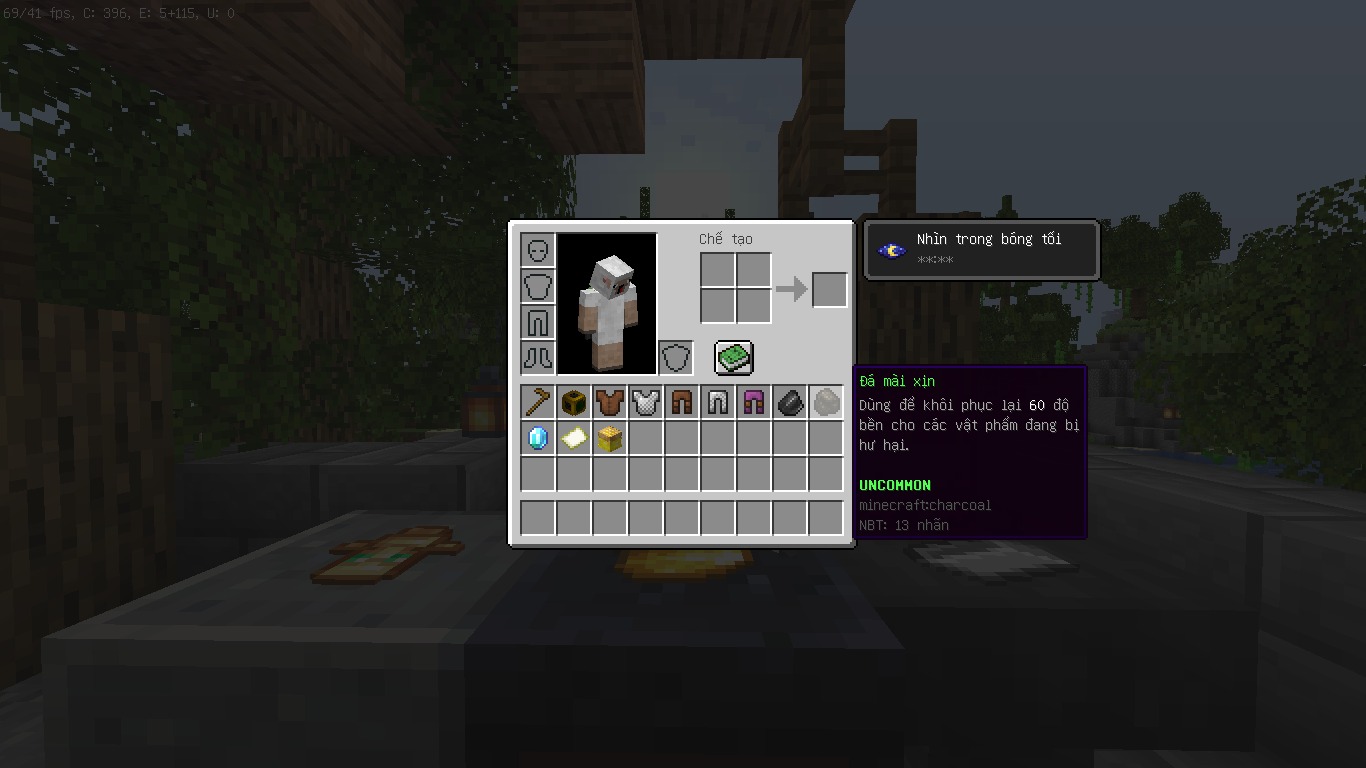This screenshot has width=1366, height=768.
Task: Choose the black coal lump item
Action: (x=790, y=402)
